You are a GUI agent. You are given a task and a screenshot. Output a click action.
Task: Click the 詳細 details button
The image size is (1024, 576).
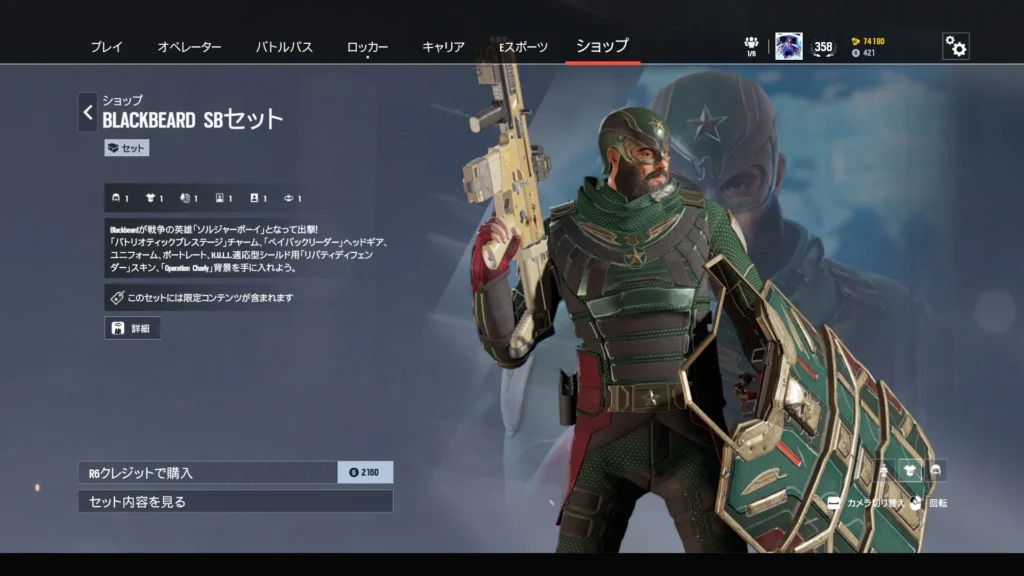tap(132, 328)
